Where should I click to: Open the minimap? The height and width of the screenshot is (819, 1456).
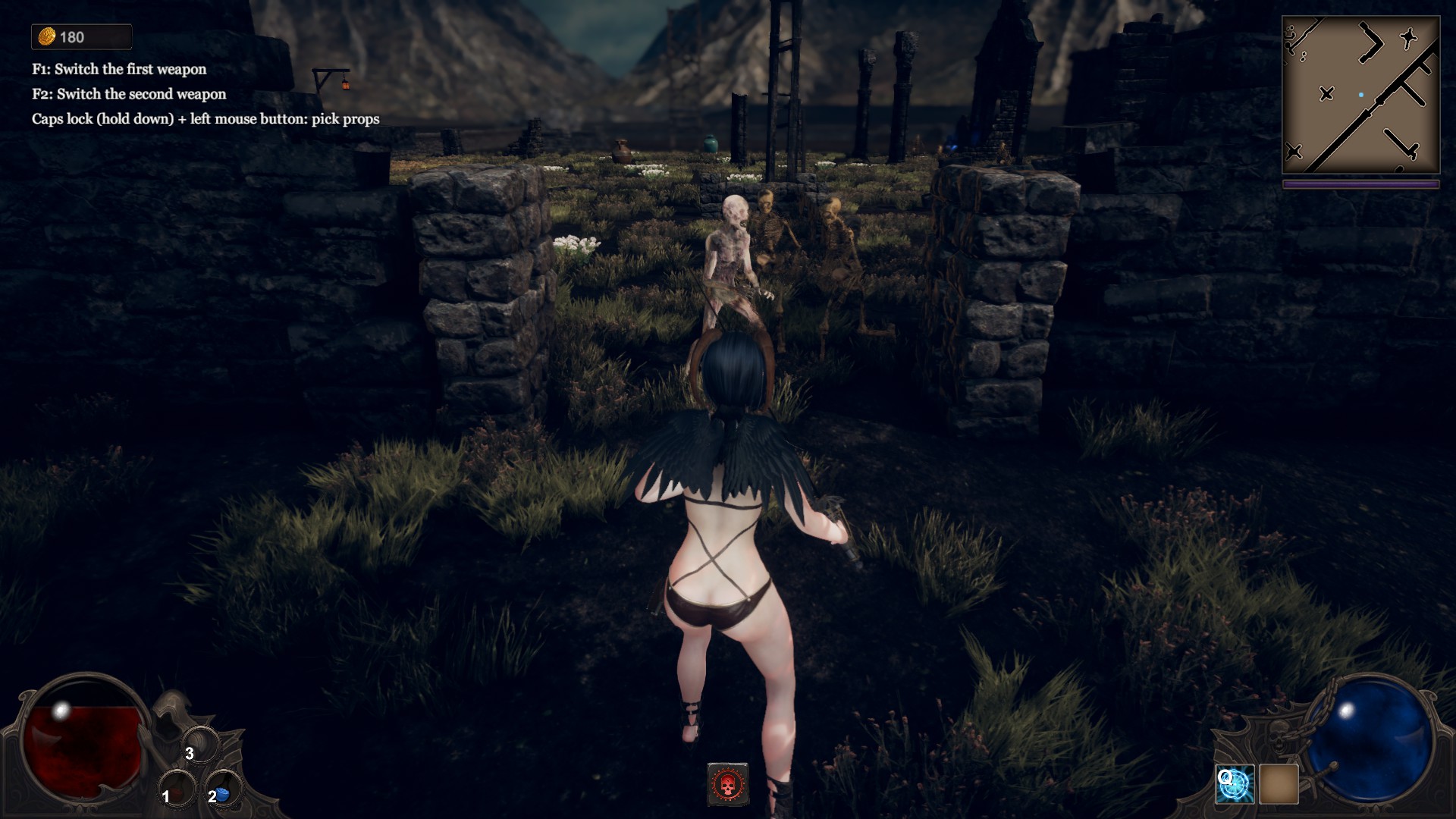point(1360,96)
